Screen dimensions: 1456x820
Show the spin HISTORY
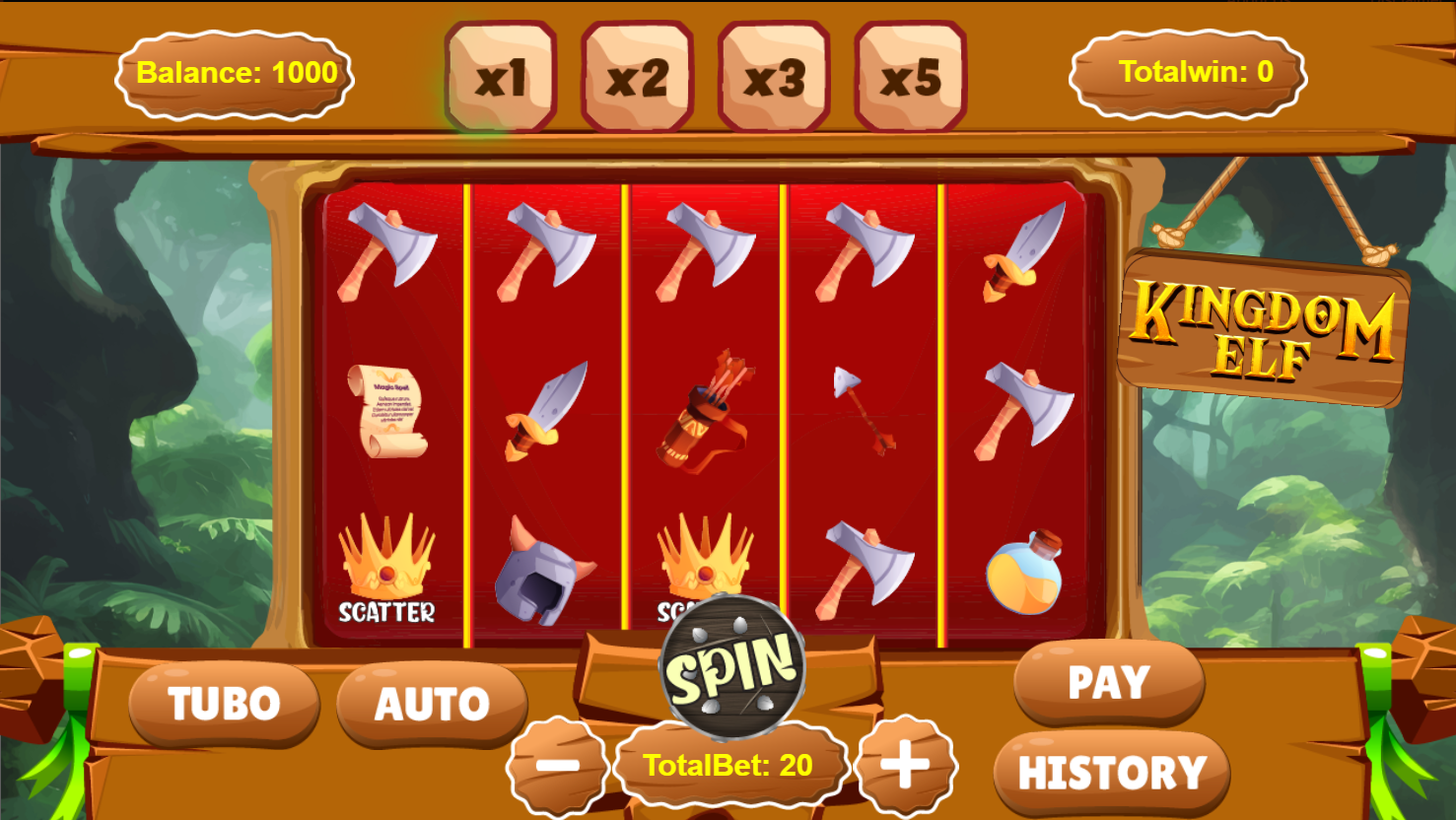pos(1112,773)
